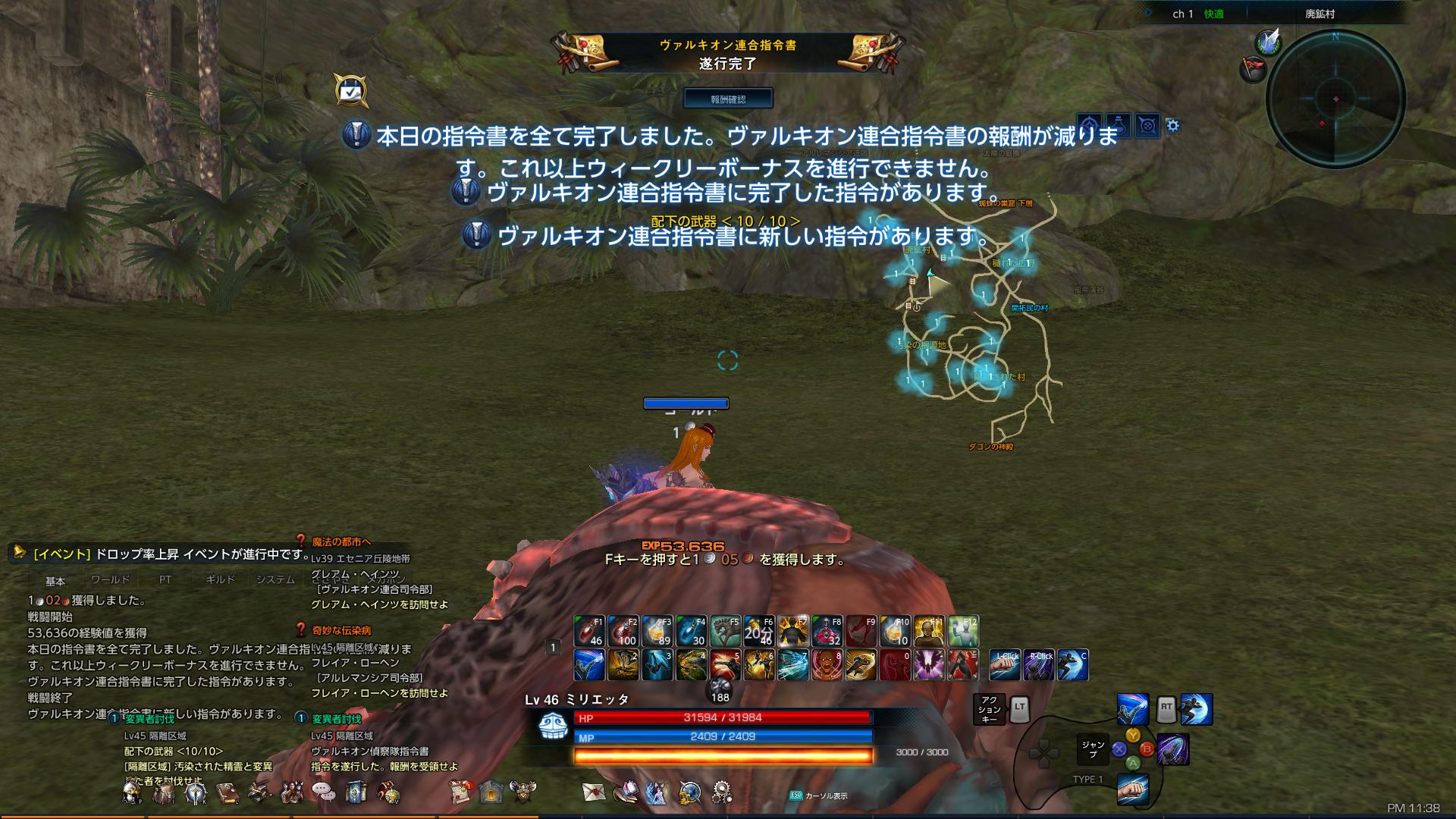Toggle cursor display with the ESC indicator
This screenshot has height=819, width=1456.
click(x=795, y=796)
